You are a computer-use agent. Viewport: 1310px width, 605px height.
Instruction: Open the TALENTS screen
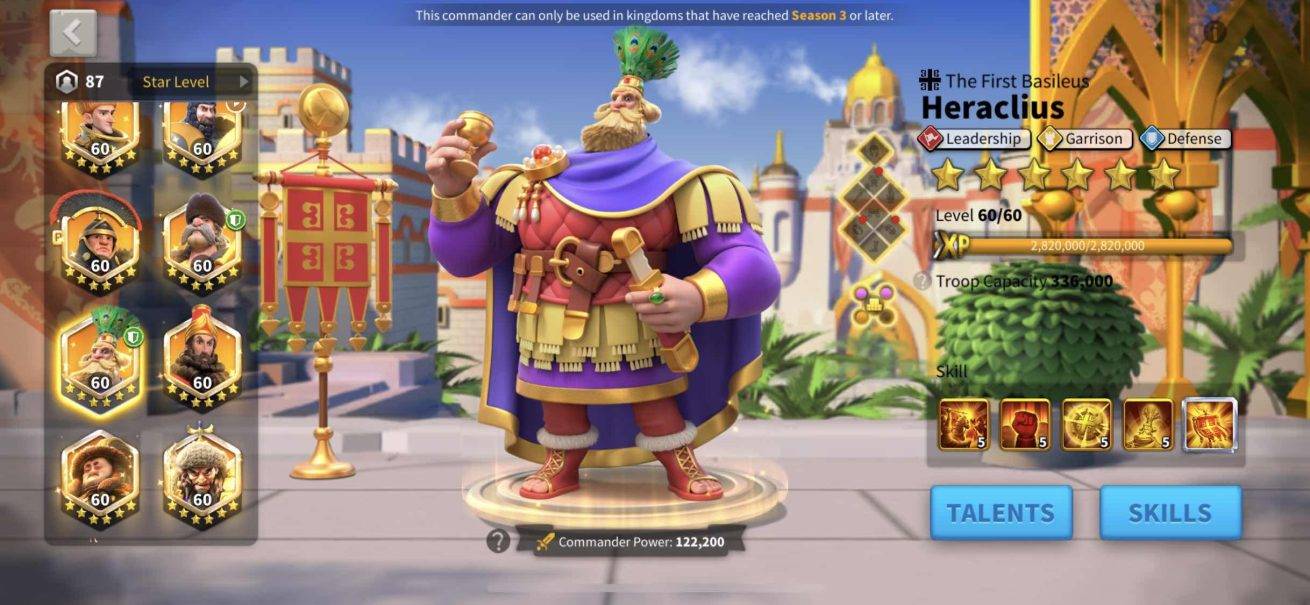(x=1000, y=513)
